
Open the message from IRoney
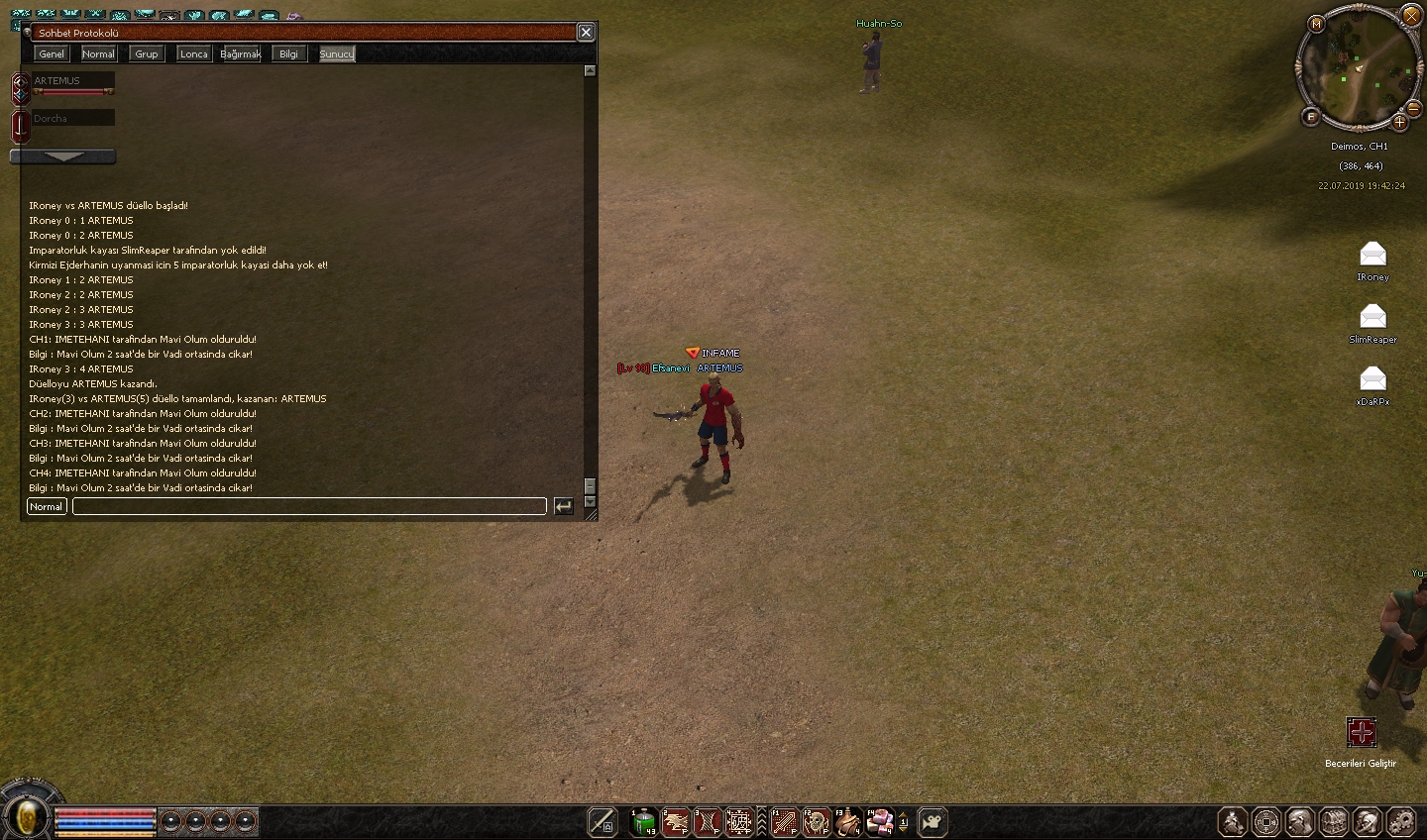[1372, 255]
